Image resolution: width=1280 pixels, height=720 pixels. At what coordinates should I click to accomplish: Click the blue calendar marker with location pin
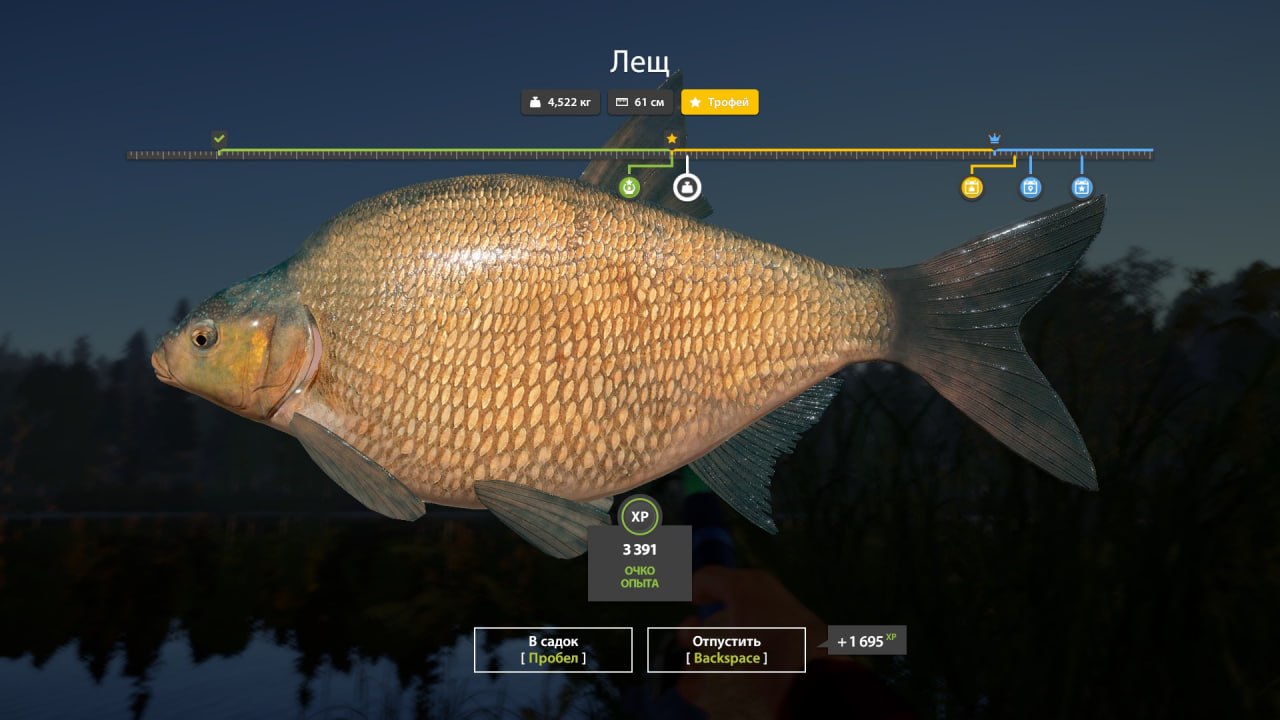click(x=1030, y=187)
